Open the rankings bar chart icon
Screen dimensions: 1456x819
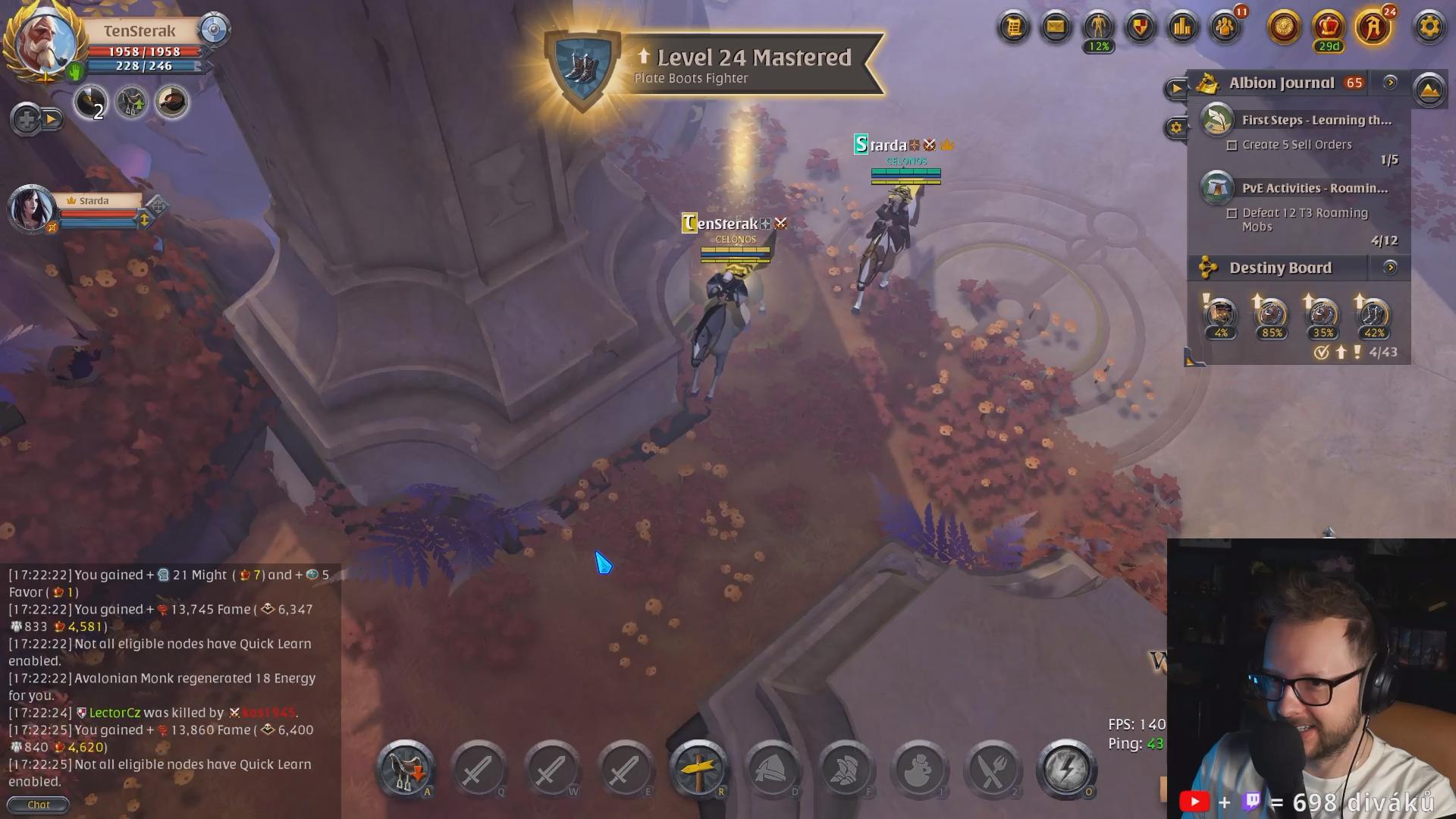pyautogui.click(x=1182, y=28)
